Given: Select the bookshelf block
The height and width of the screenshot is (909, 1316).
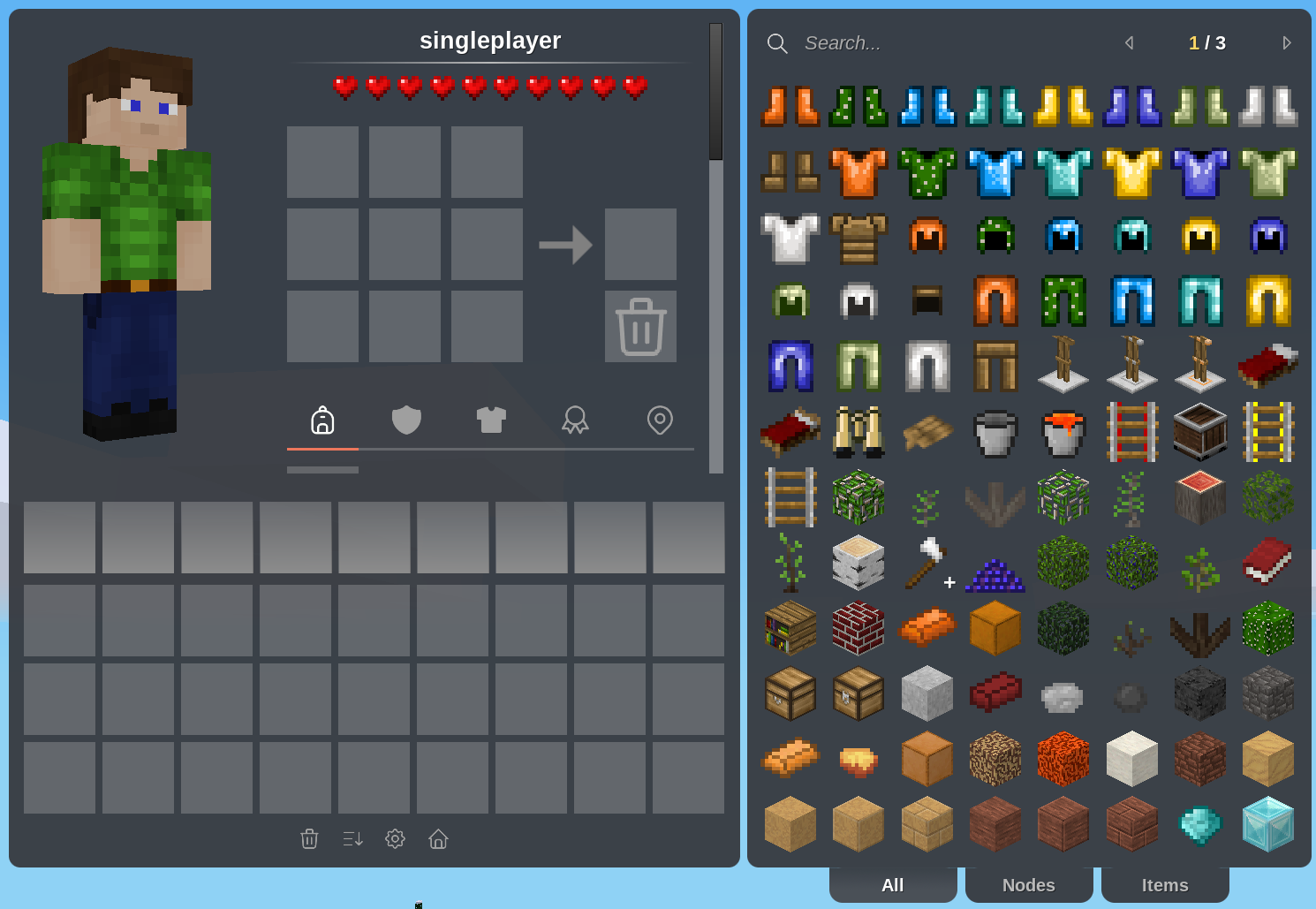Looking at the screenshot, I should (x=790, y=628).
